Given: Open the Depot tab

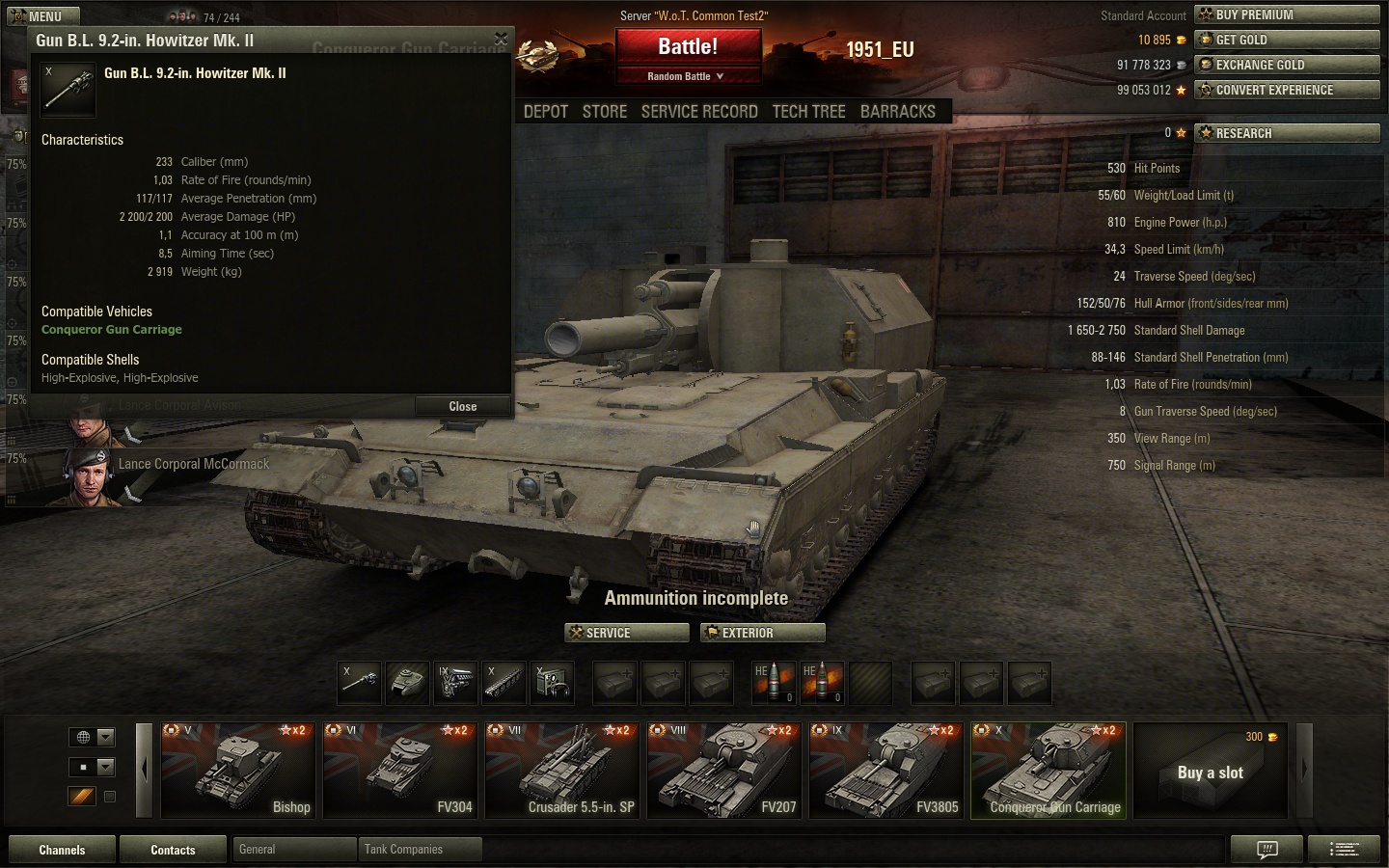Looking at the screenshot, I should (x=546, y=112).
